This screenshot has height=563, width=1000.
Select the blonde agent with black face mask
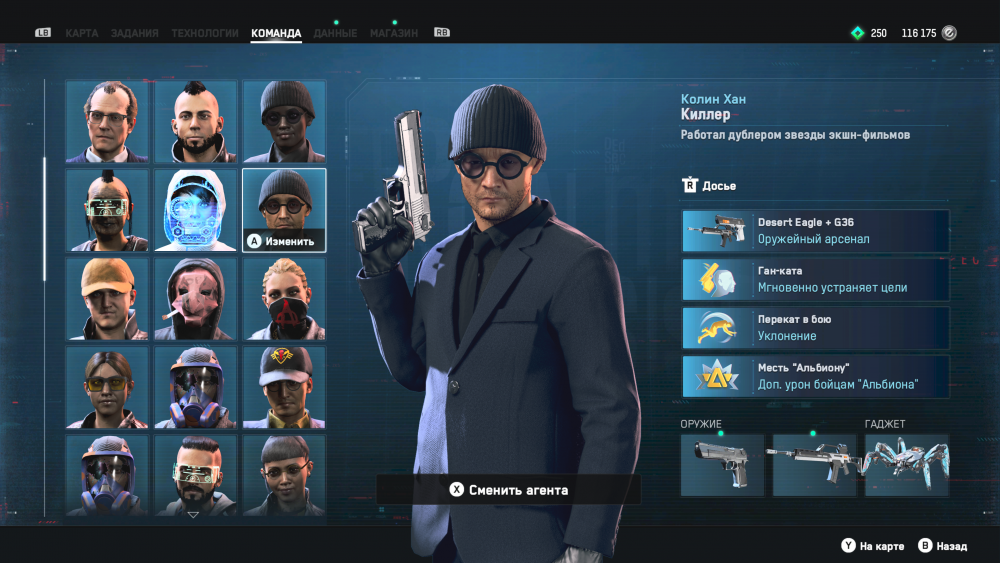pyautogui.click(x=284, y=299)
